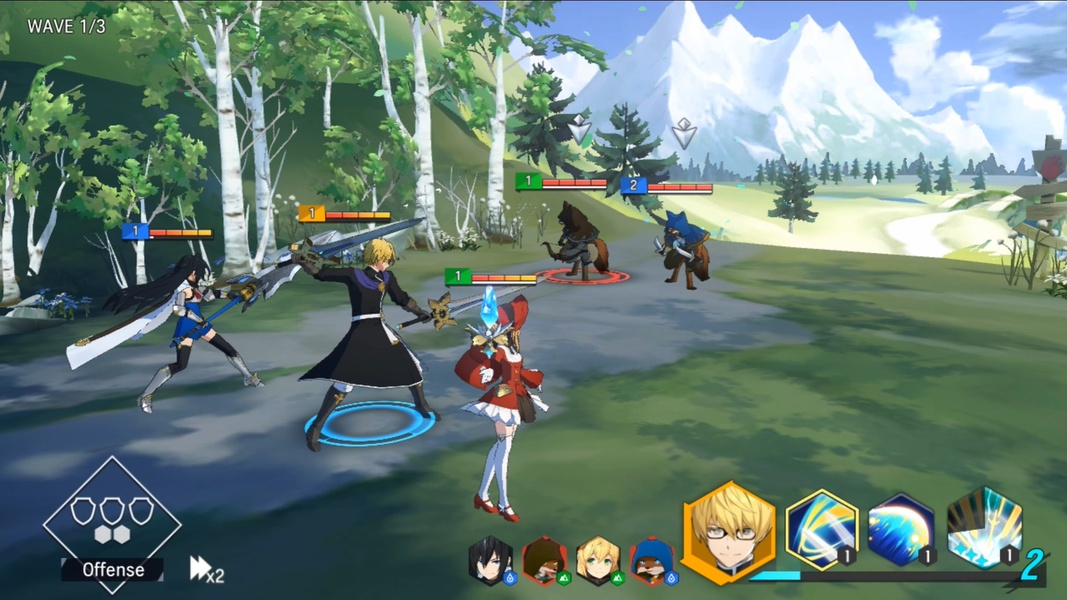This screenshot has height=600, width=1067.
Task: Activate the white light burst skill
Action: [x=984, y=528]
